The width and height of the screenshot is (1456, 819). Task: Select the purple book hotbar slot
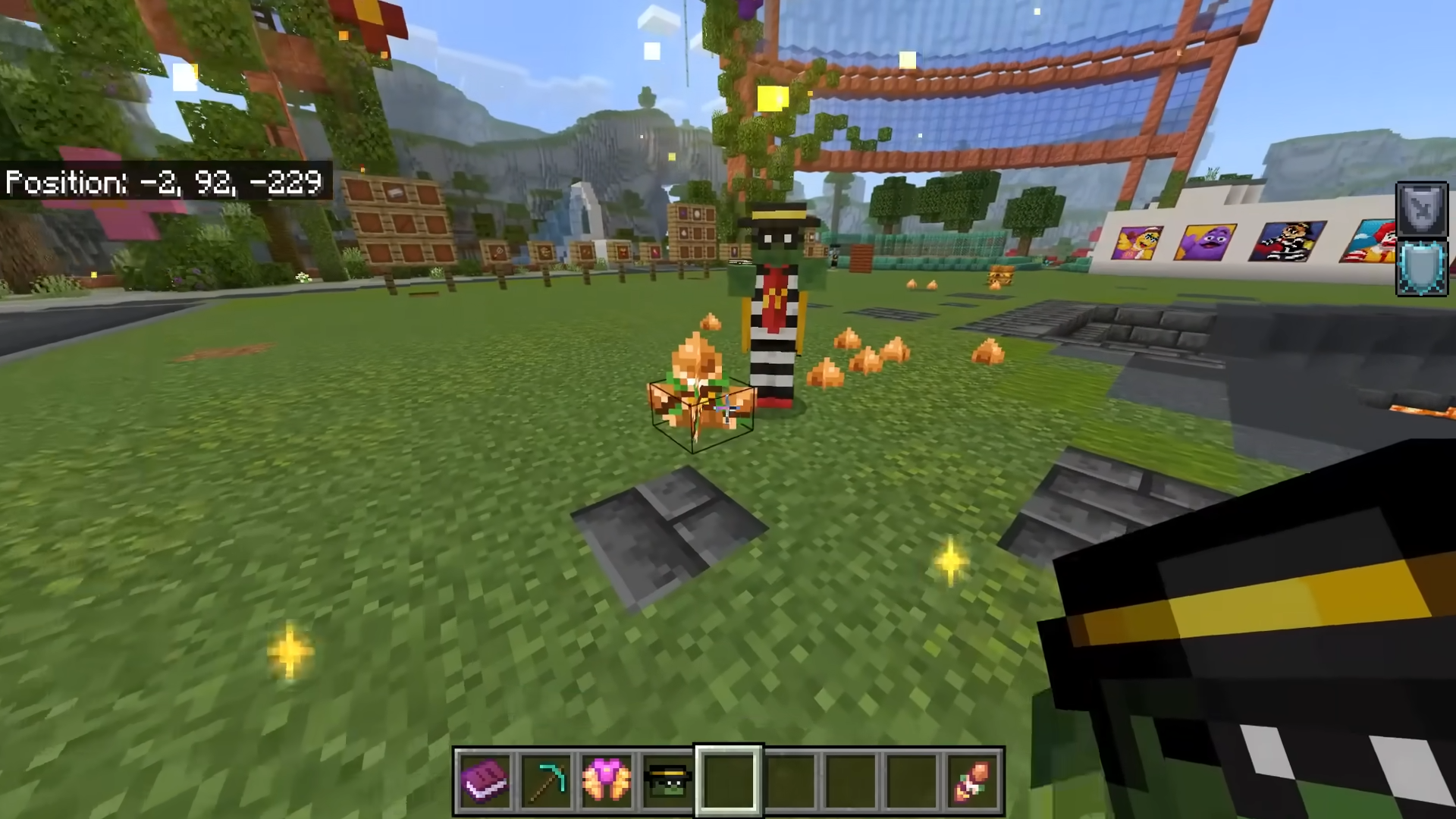pos(485,780)
